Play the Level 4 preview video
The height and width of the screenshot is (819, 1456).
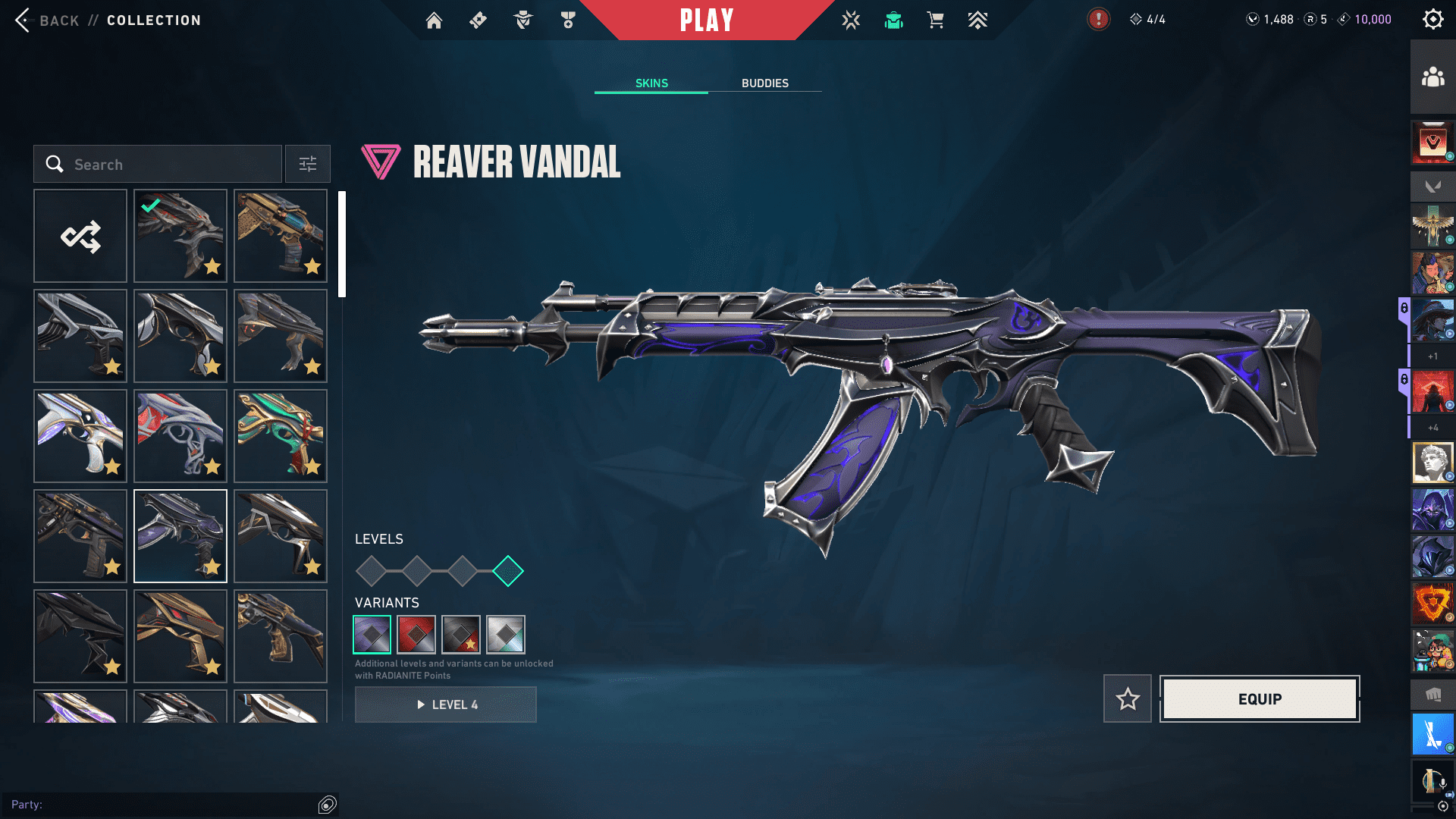point(446,704)
